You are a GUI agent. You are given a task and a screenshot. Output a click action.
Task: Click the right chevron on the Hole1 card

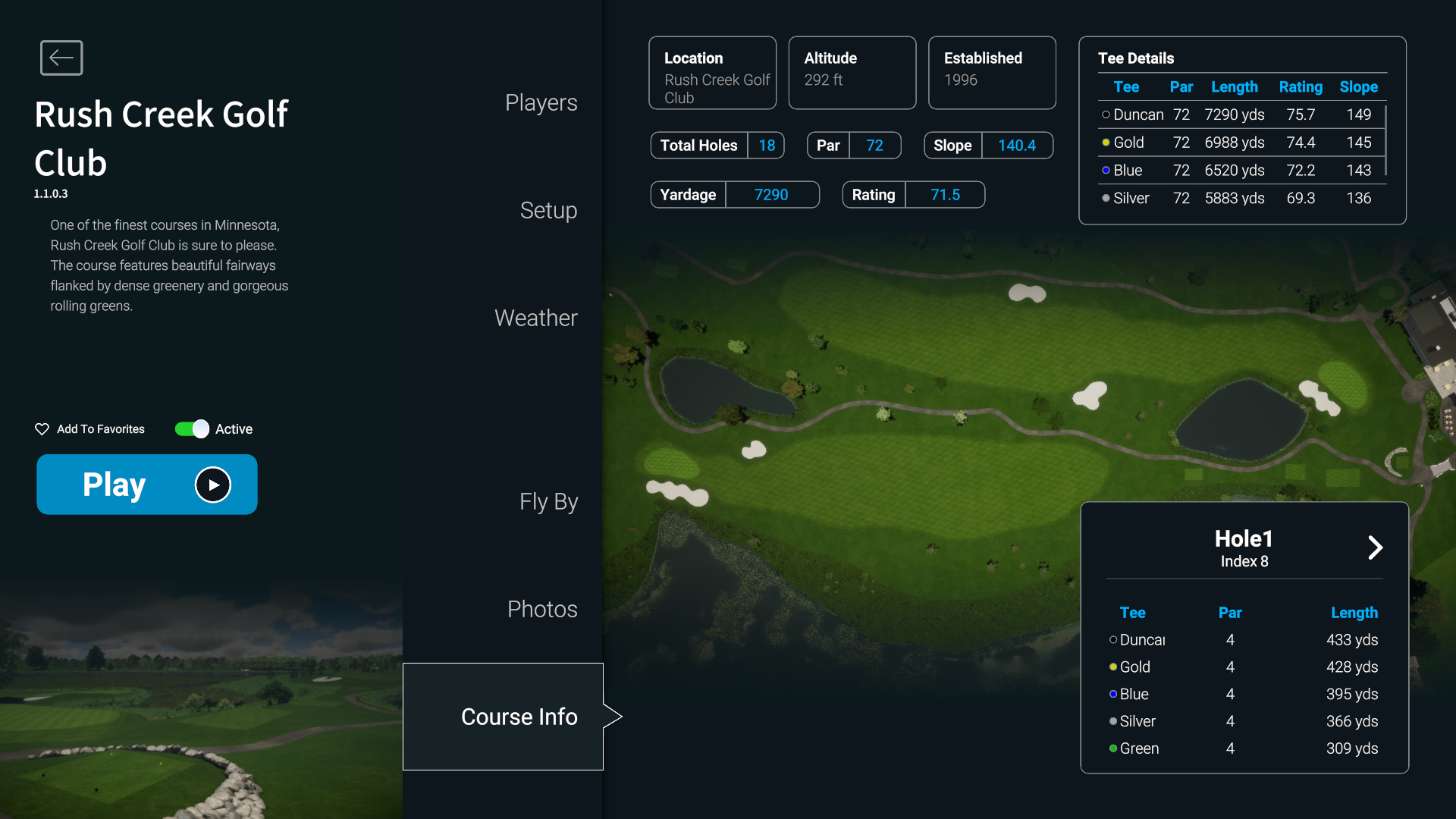pyautogui.click(x=1376, y=548)
